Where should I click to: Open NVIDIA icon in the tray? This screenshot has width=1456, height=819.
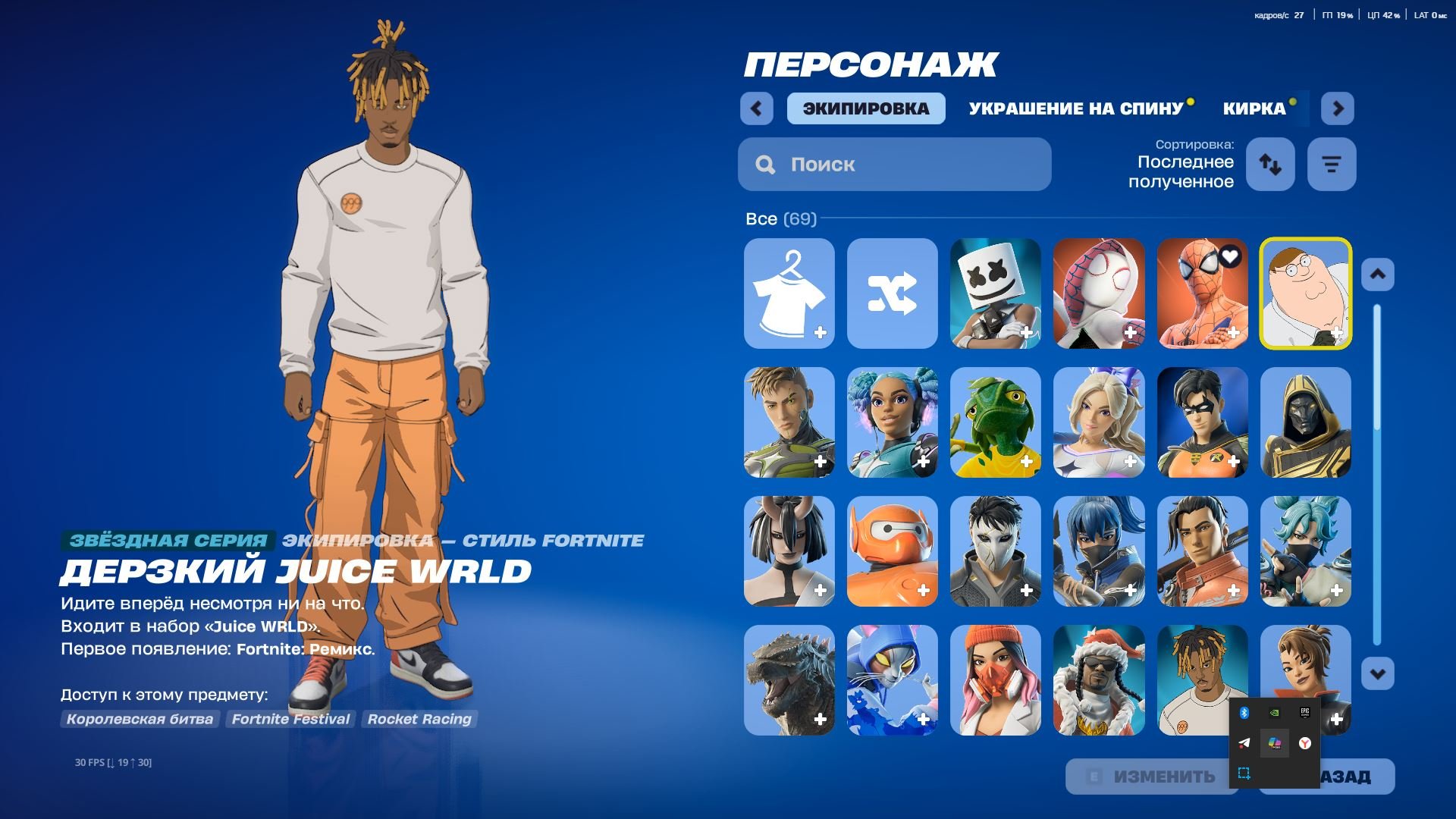point(1275,712)
